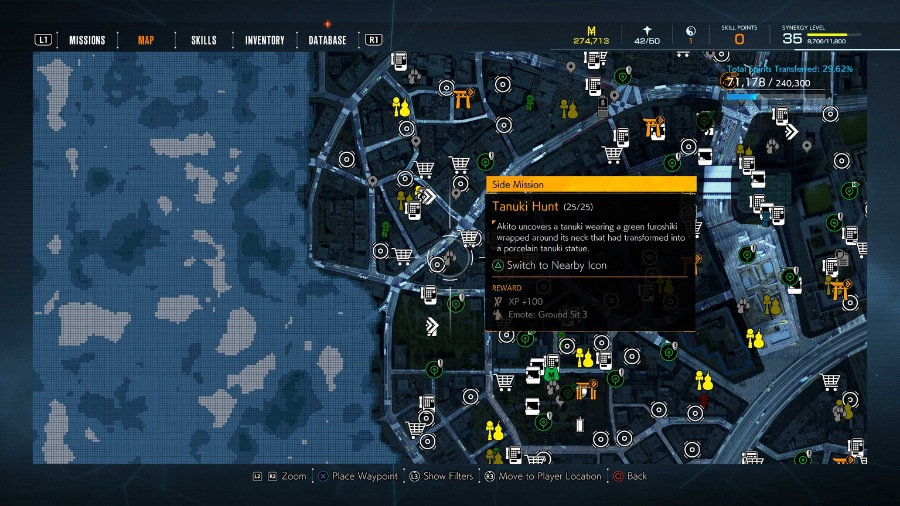Go to the Inventory tab
Screen dimensions: 900x506
(x=265, y=40)
